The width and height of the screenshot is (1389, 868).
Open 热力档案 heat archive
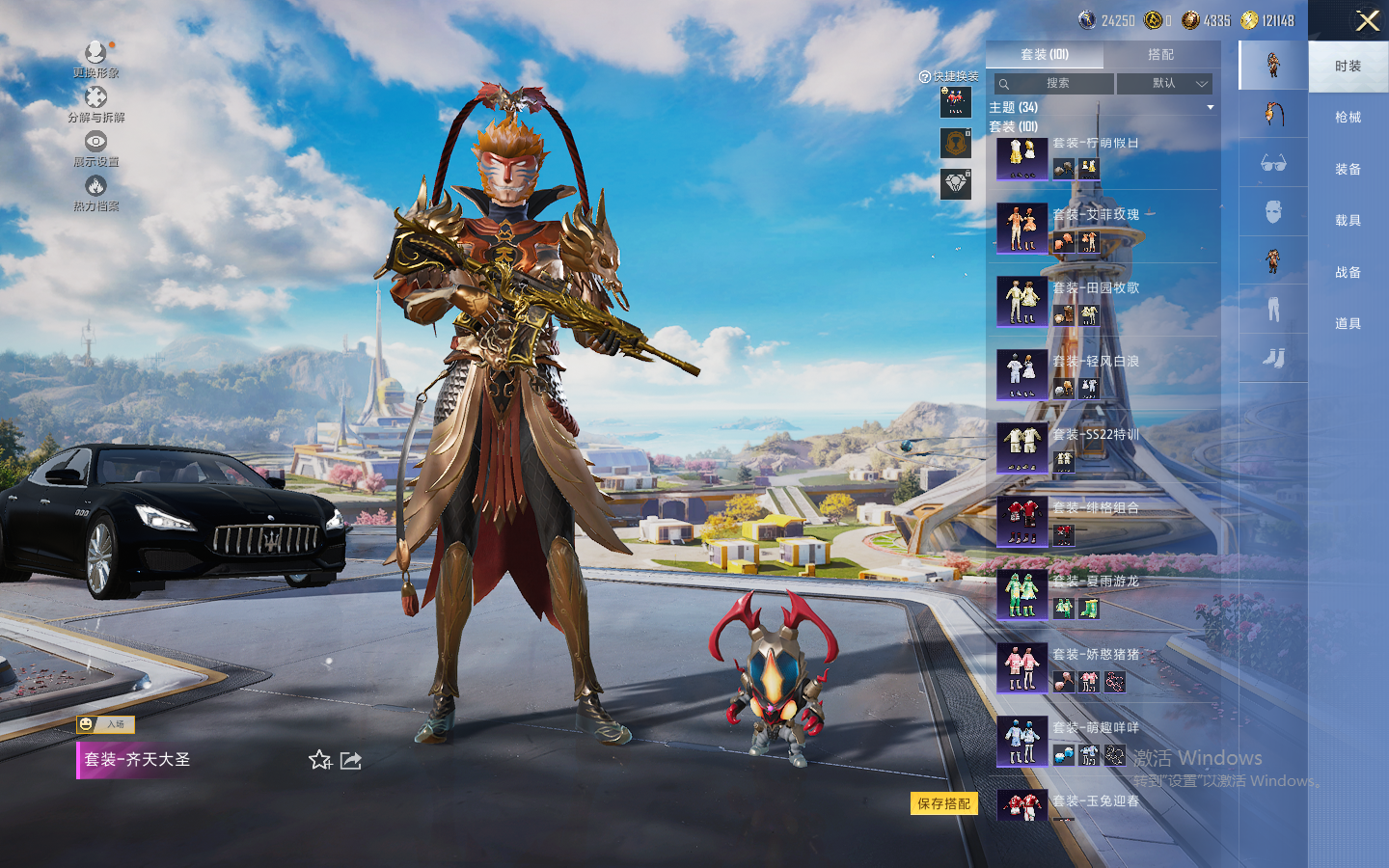click(95, 191)
